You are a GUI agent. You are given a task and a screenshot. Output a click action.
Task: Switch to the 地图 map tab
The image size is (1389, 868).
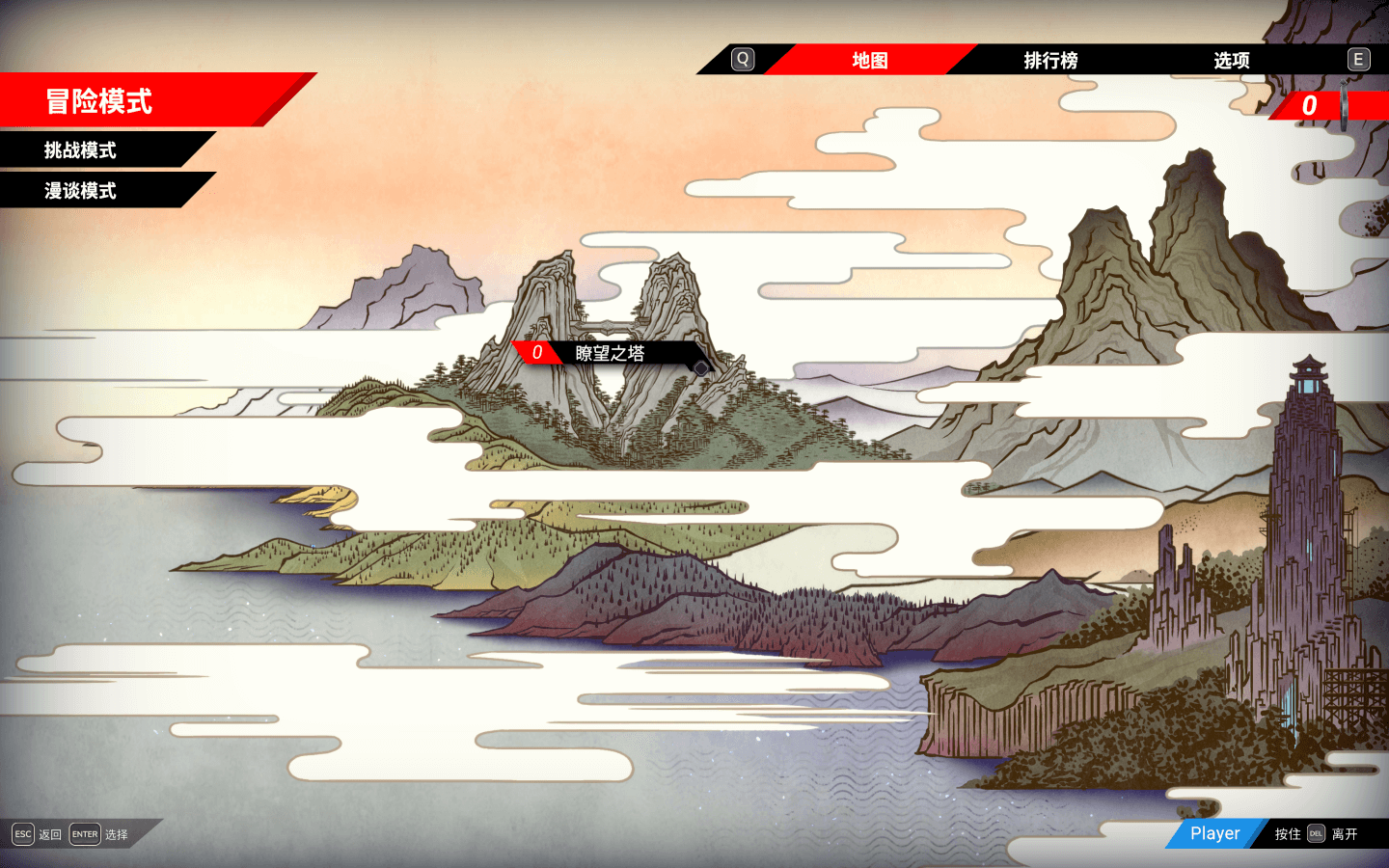(869, 60)
